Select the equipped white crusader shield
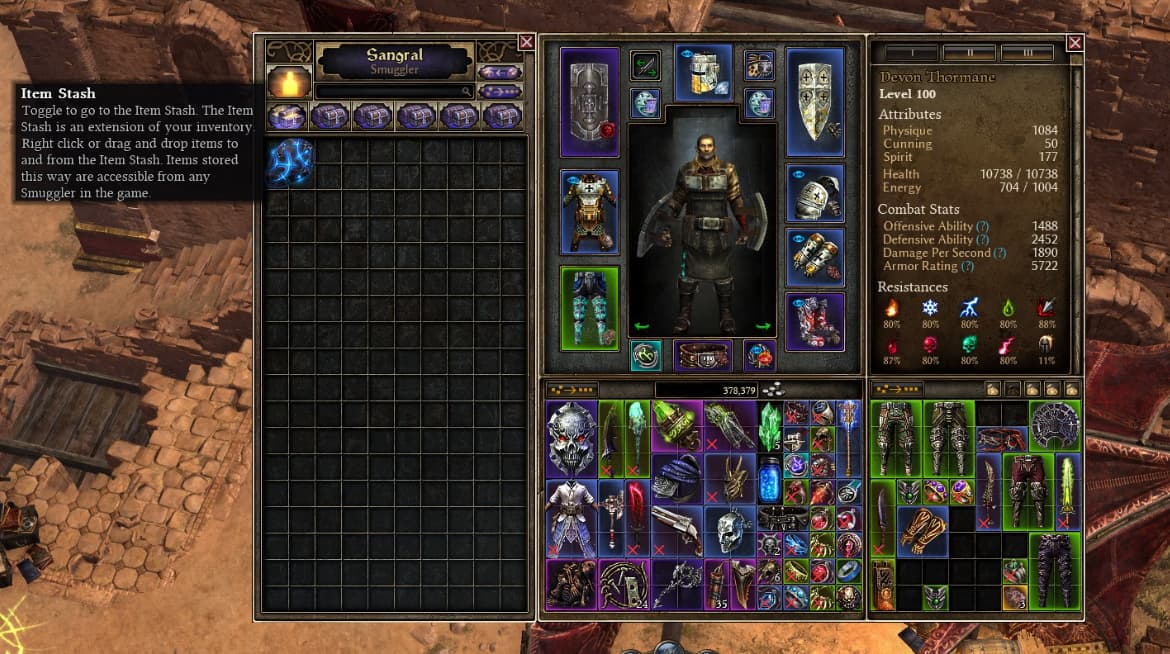 click(x=815, y=102)
